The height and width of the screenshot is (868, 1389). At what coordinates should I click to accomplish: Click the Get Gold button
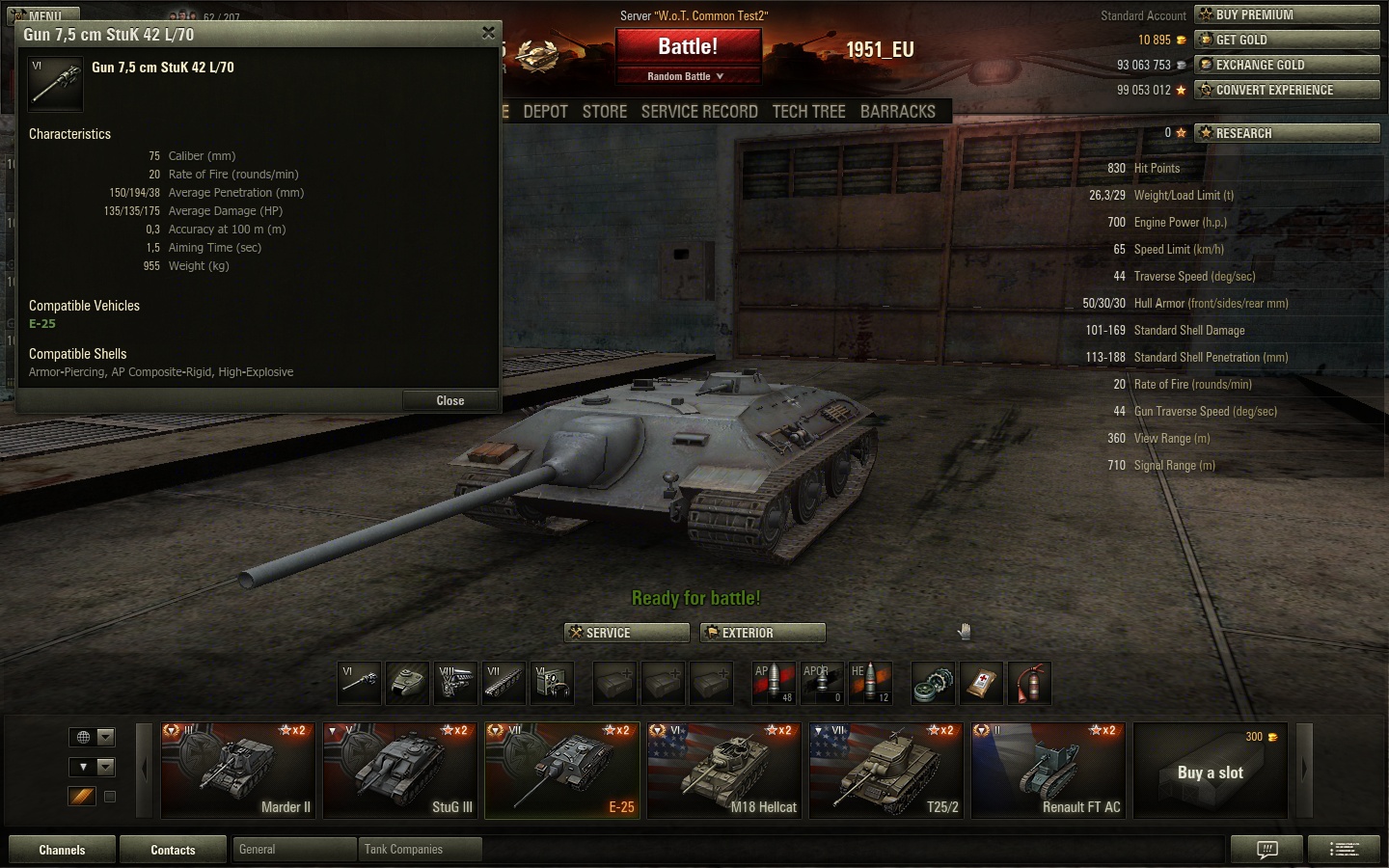click(1287, 40)
